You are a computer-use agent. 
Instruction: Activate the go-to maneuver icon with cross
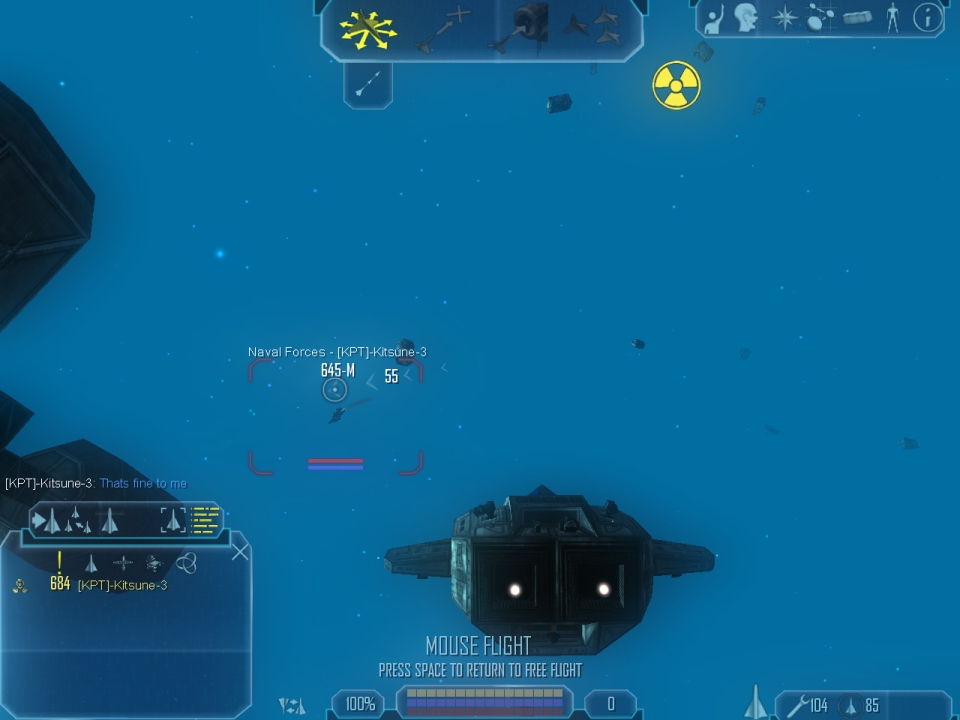pyautogui.click(x=442, y=28)
